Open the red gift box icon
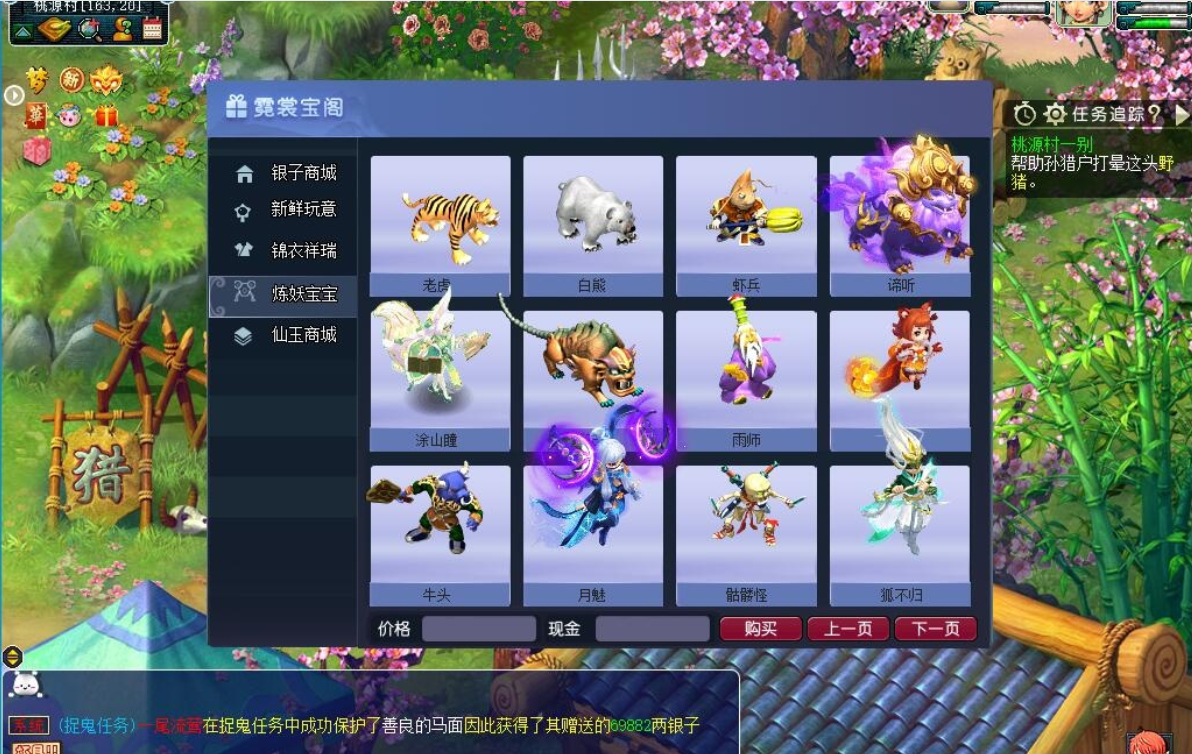The image size is (1192, 754). pyautogui.click(x=107, y=115)
